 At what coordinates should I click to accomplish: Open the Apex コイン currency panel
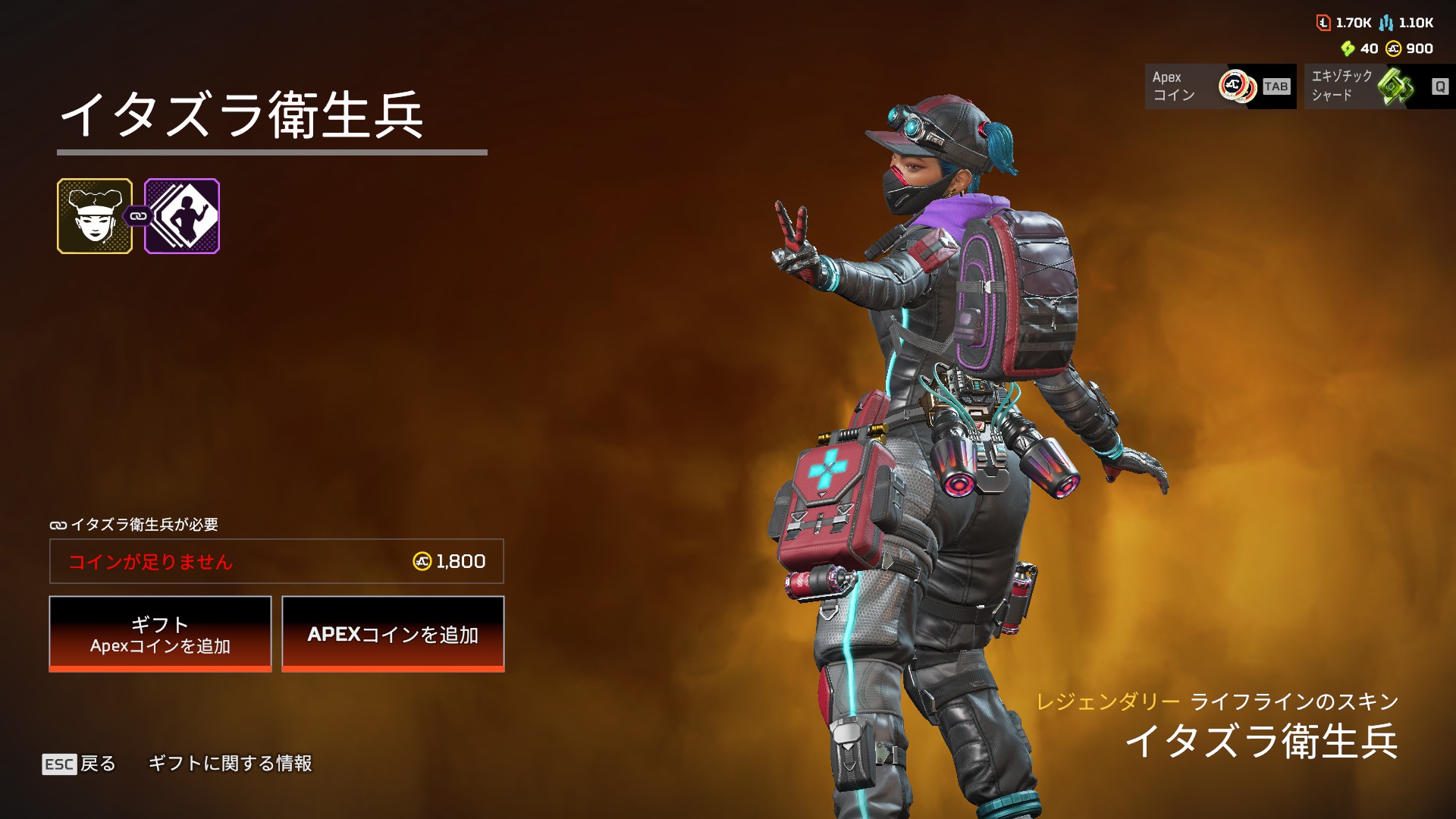(x=1220, y=86)
